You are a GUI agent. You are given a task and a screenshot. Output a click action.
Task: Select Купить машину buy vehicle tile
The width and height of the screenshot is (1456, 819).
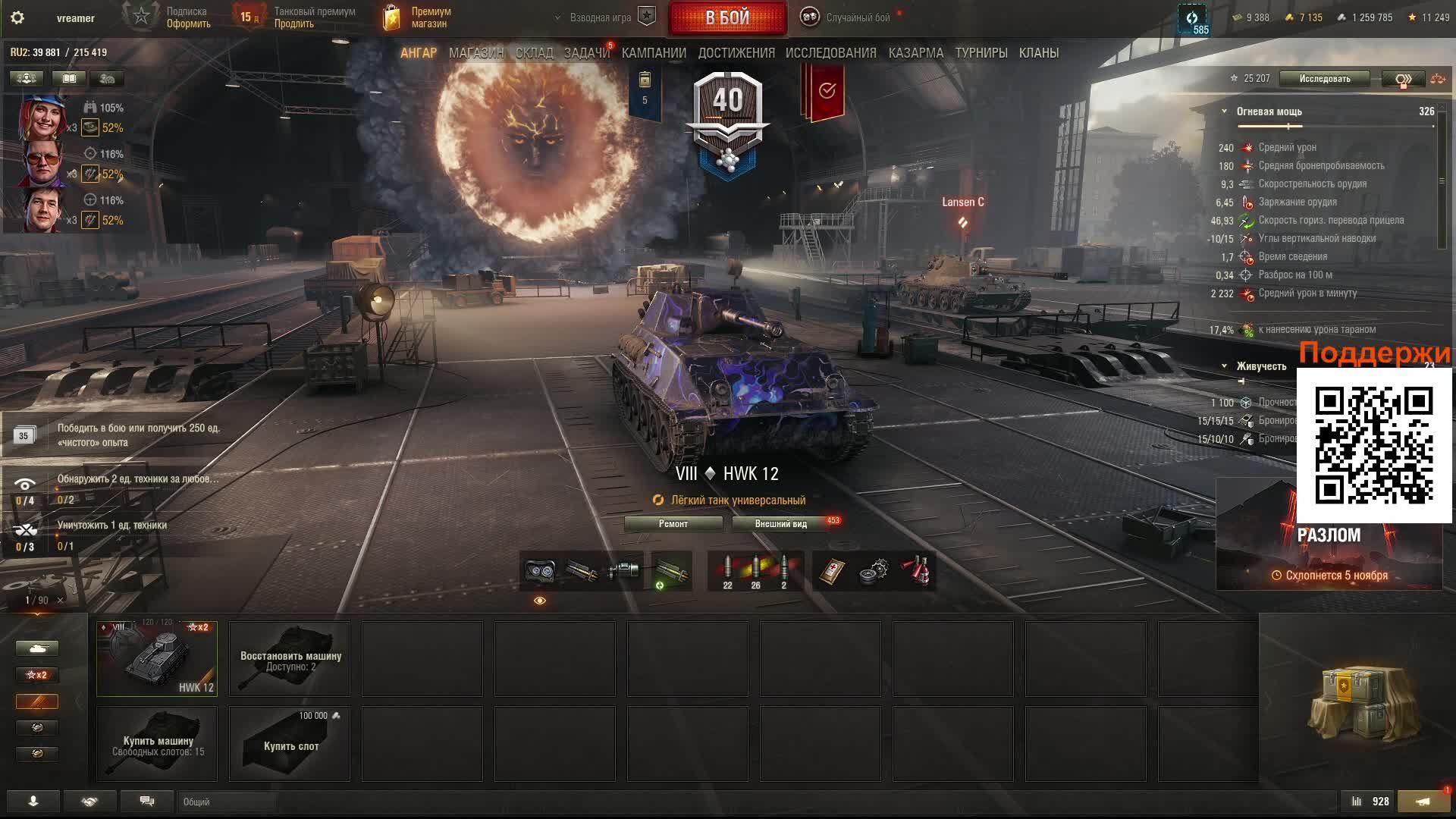[157, 744]
